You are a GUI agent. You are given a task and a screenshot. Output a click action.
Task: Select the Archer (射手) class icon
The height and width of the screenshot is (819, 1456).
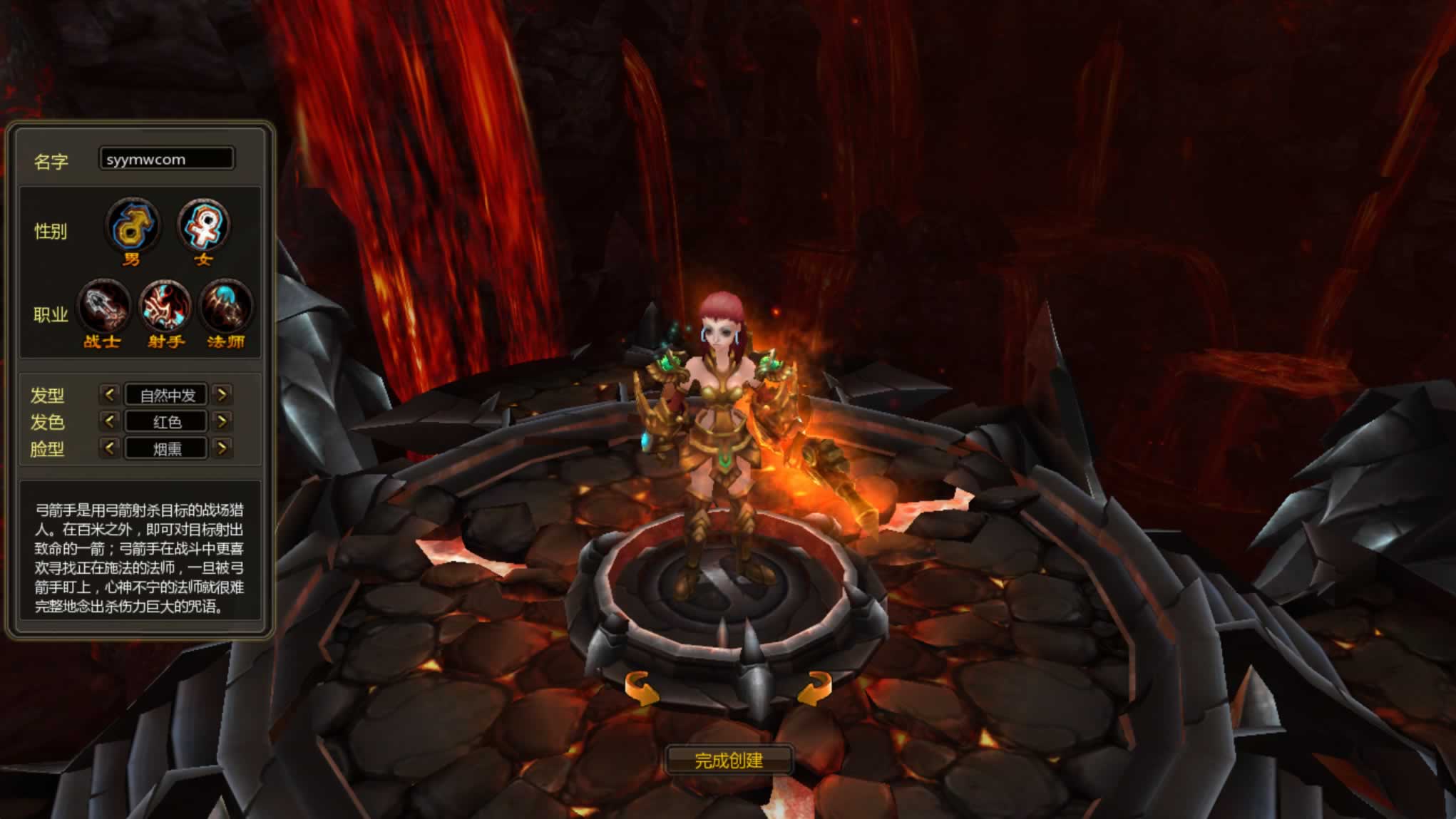(x=165, y=307)
